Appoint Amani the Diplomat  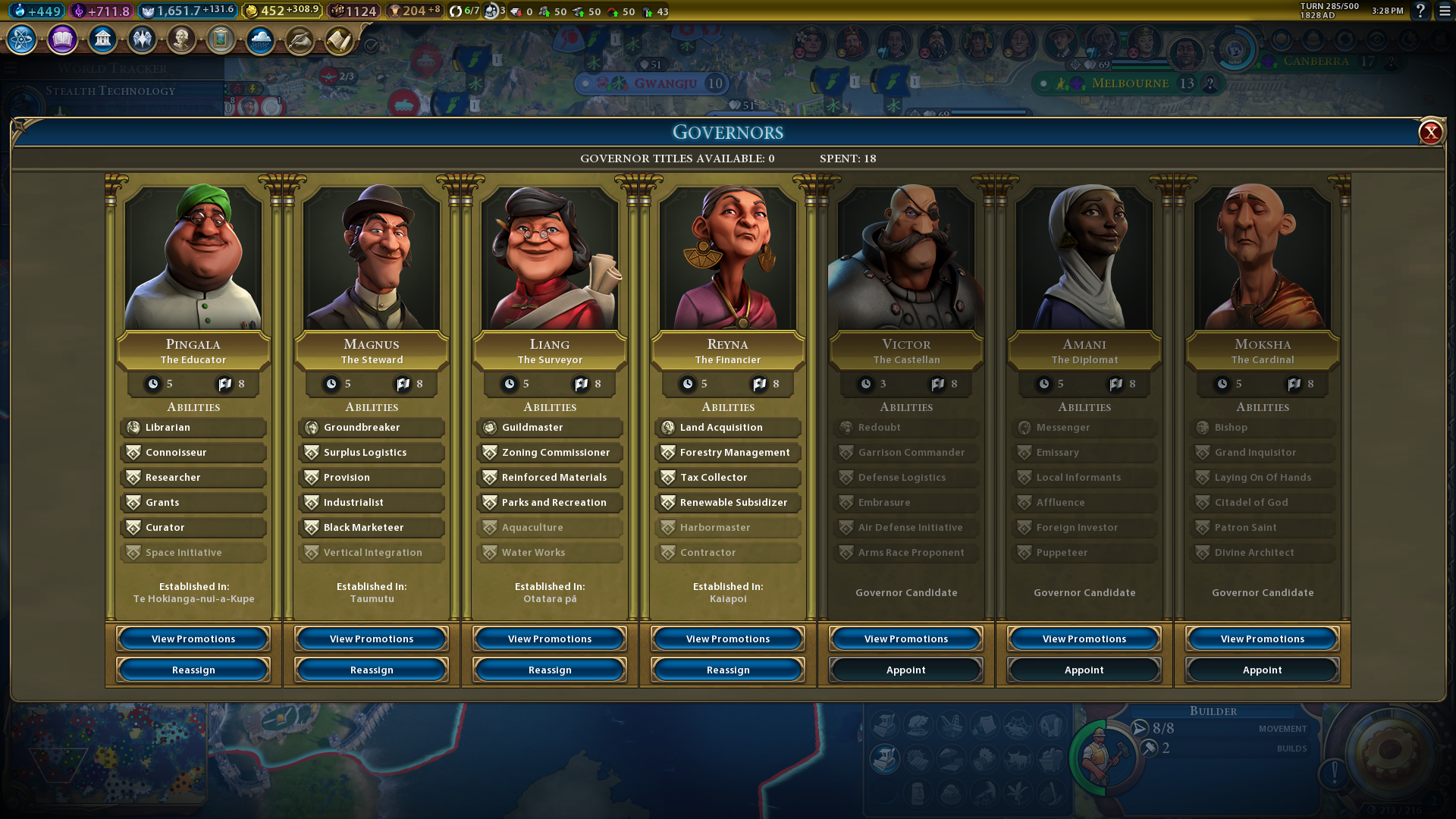[1084, 670]
